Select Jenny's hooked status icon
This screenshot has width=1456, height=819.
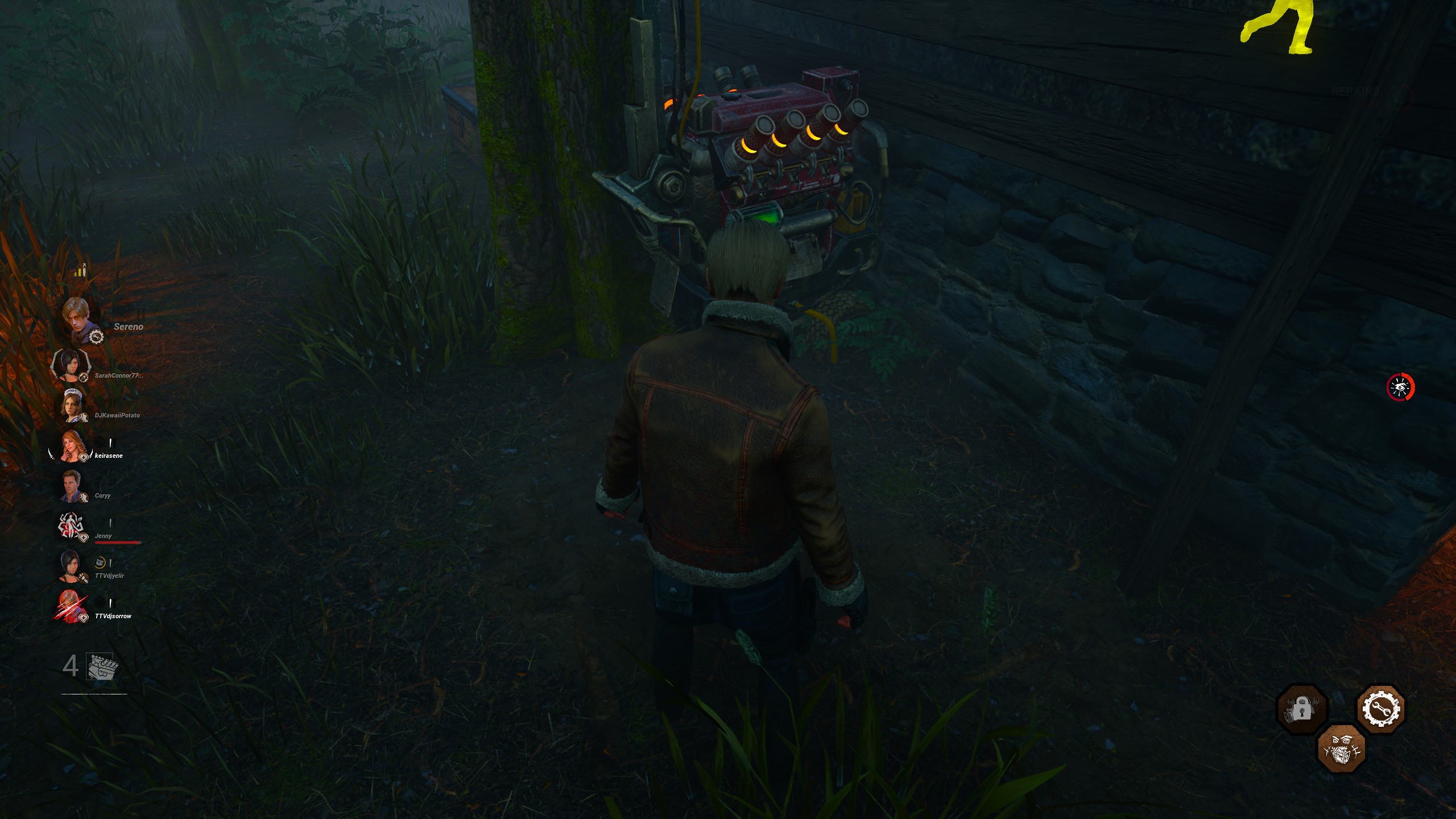[x=72, y=526]
